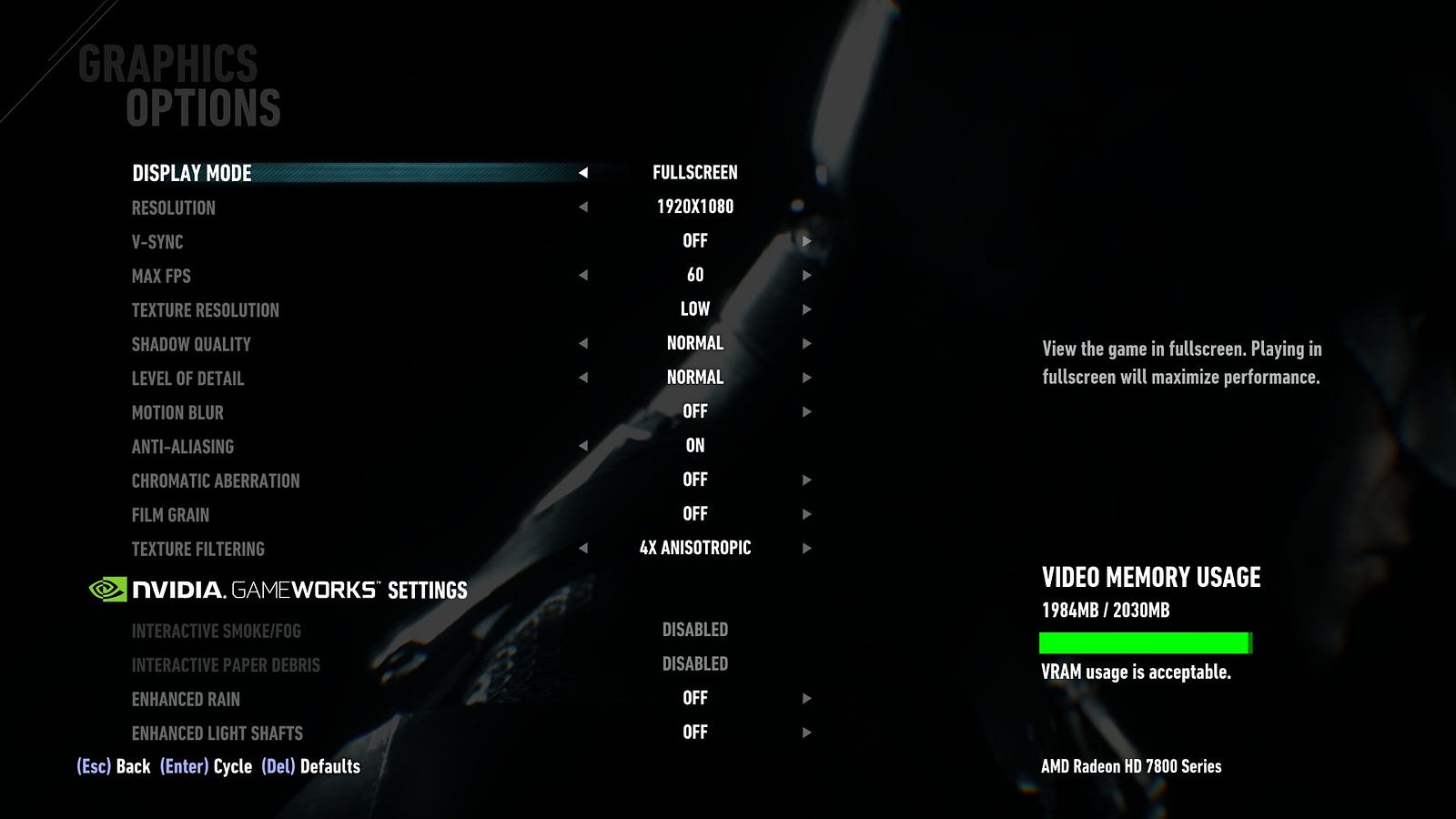The image size is (1456, 819).
Task: Lower Max FPS with its left arrow
Action: click(x=583, y=275)
